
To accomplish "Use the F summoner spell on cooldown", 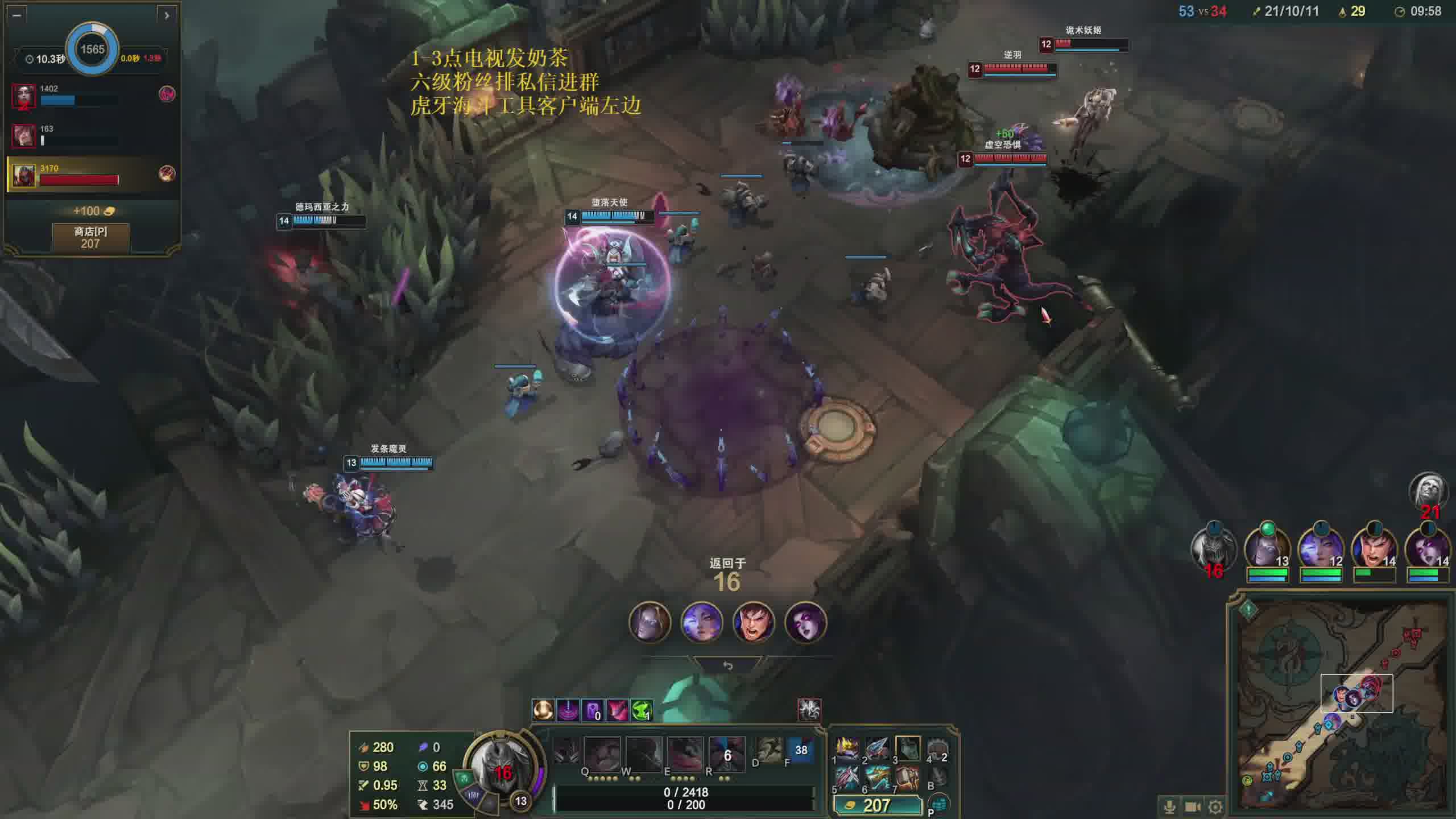I will coord(801,751).
